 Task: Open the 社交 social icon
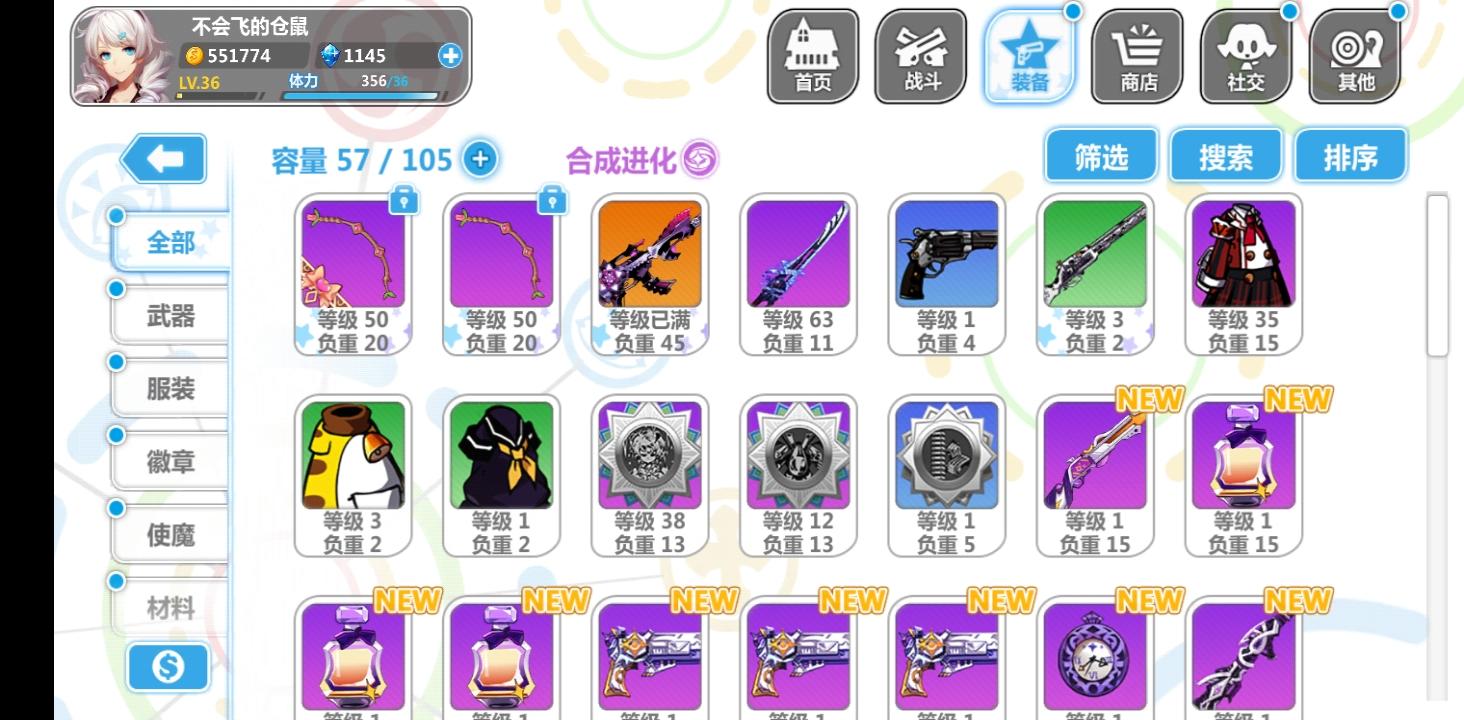pyautogui.click(x=1246, y=55)
